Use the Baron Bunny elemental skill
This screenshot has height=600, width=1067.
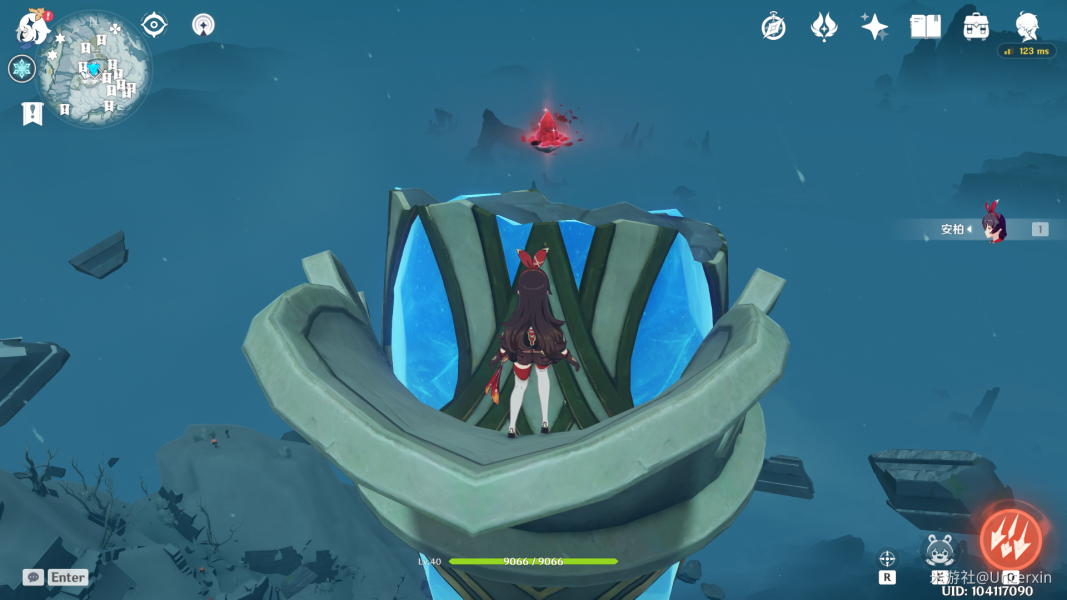pyautogui.click(x=939, y=550)
